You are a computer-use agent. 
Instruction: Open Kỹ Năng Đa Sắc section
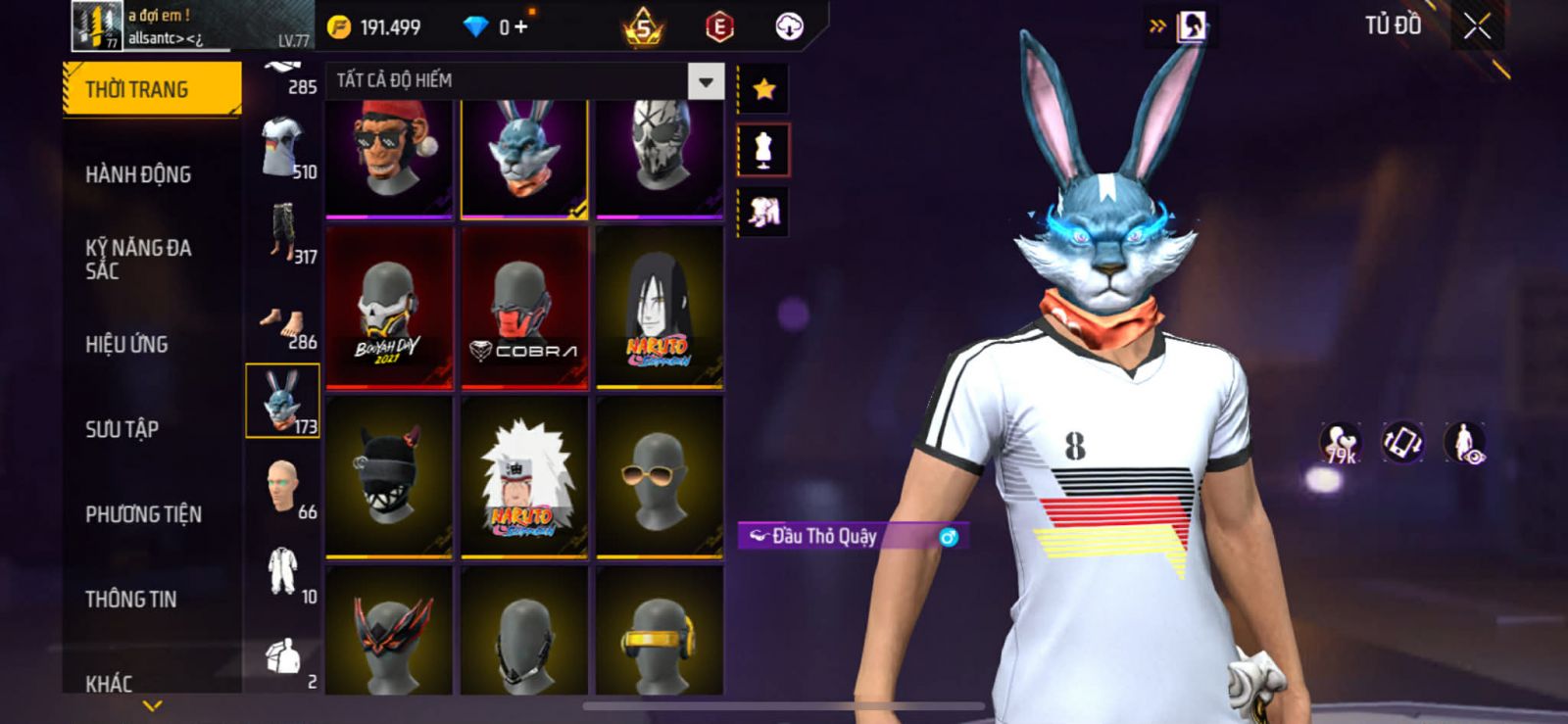point(138,260)
